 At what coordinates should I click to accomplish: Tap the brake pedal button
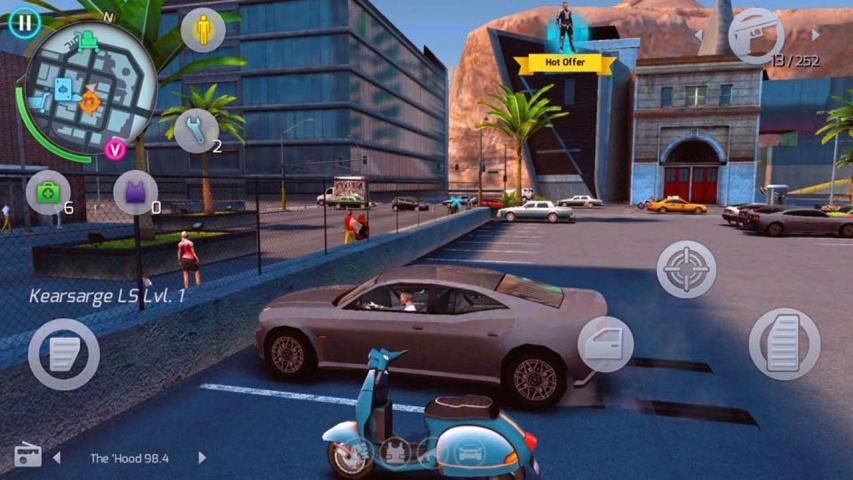[x=63, y=354]
